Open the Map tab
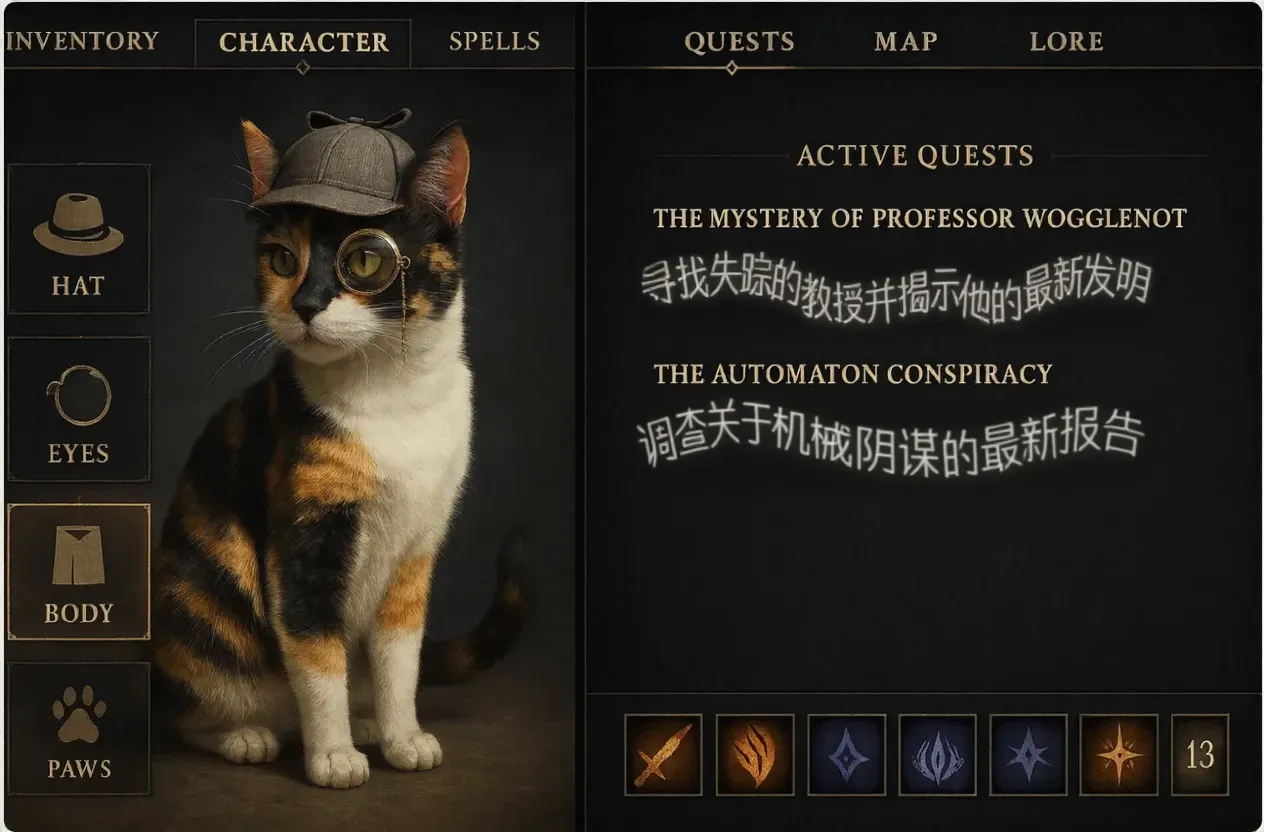Screen dimensions: 1264x832 tap(904, 42)
